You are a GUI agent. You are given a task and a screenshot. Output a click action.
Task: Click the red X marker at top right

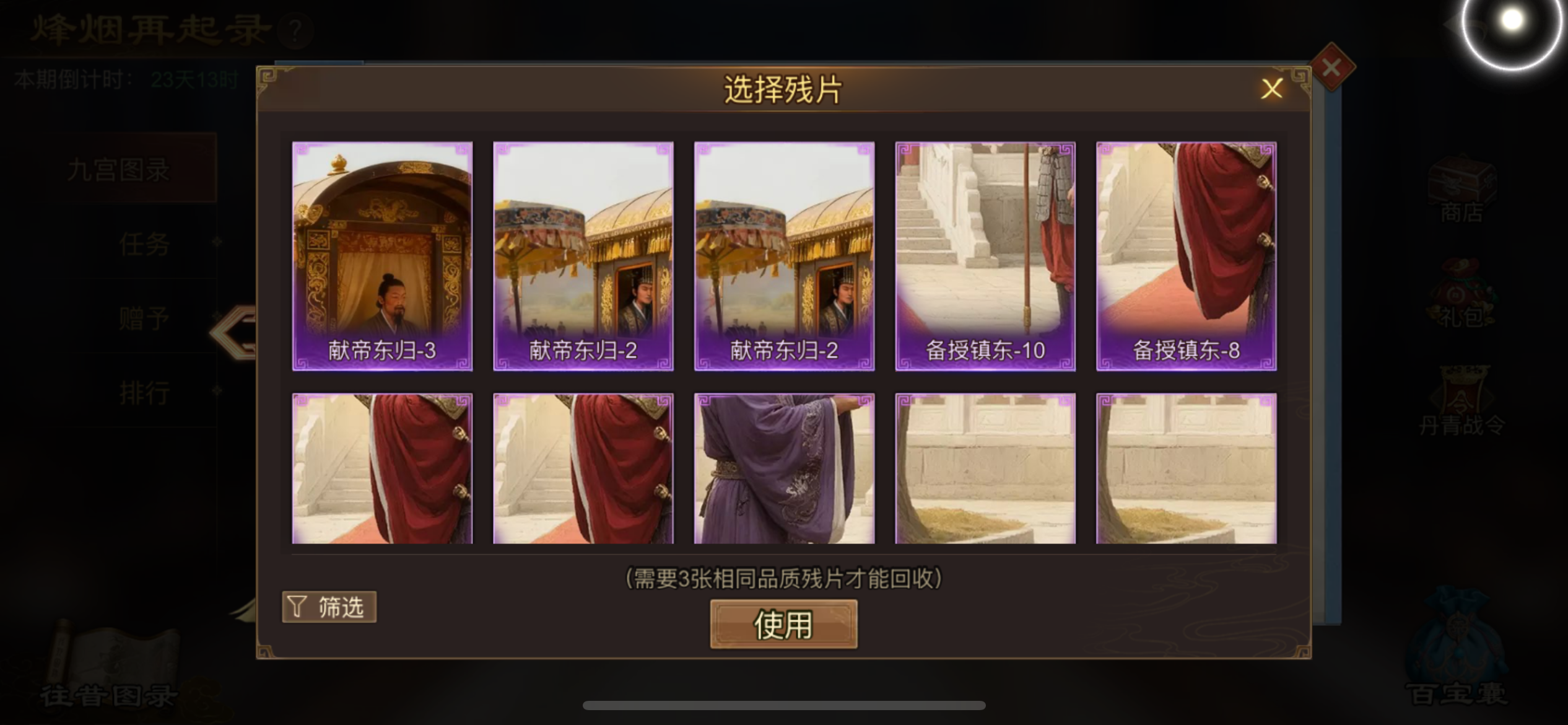click(x=1331, y=68)
